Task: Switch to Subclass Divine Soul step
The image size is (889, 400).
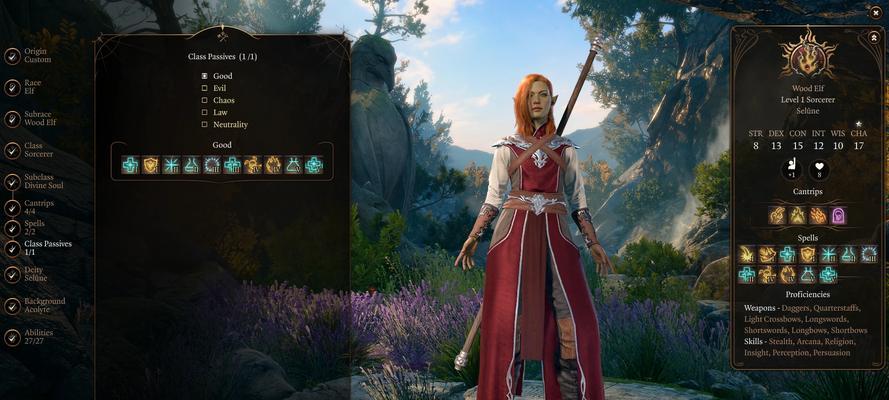Action: coord(42,182)
